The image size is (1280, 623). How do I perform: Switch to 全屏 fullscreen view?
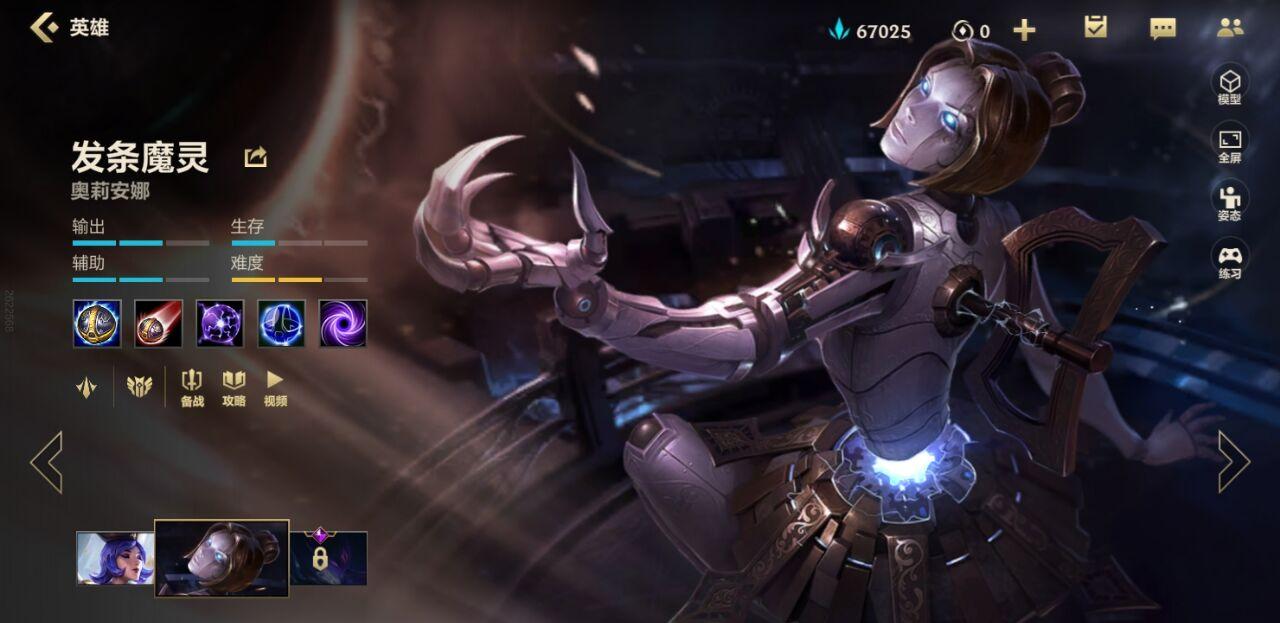1229,144
